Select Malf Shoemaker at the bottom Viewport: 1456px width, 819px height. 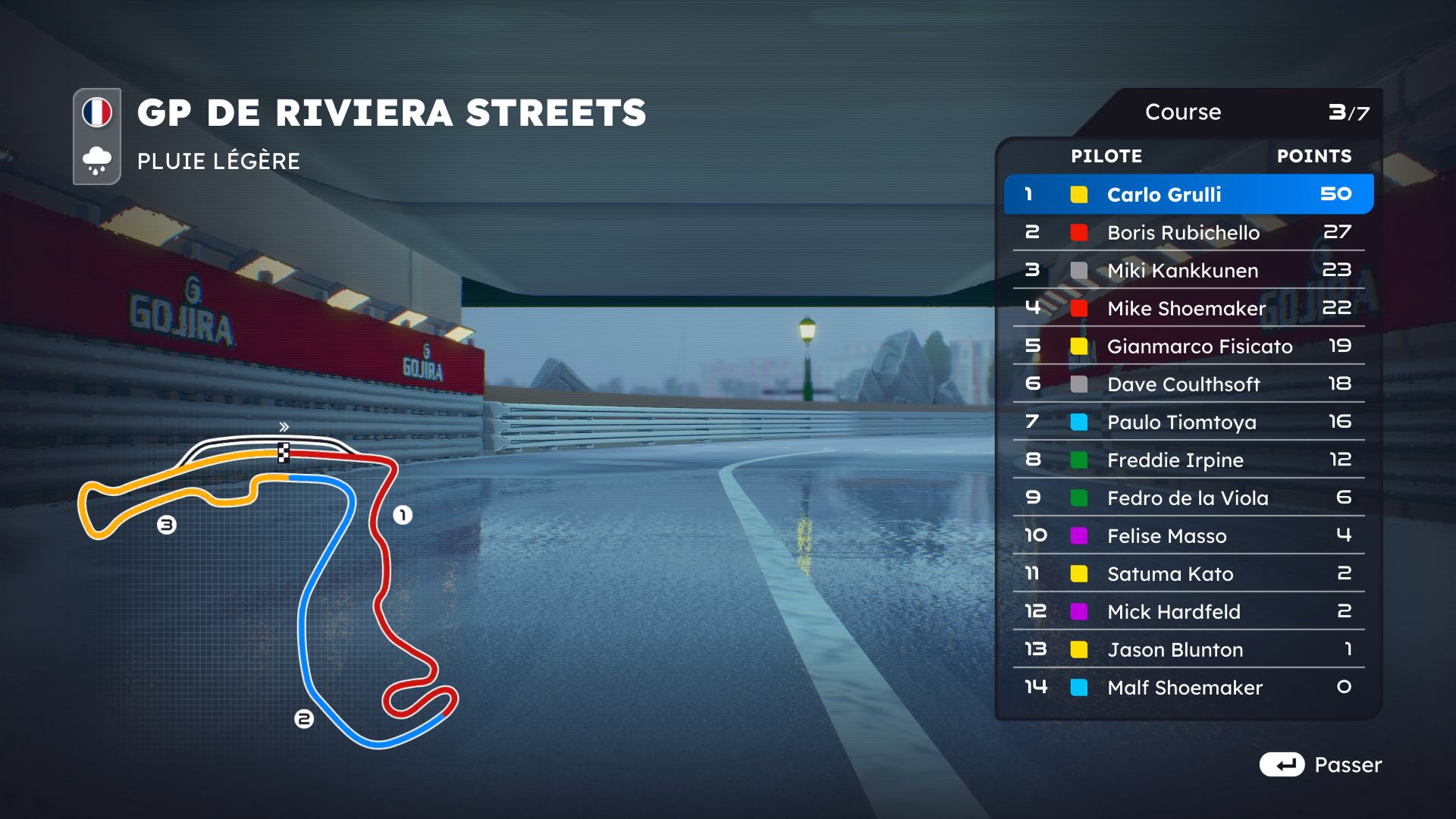1188,687
